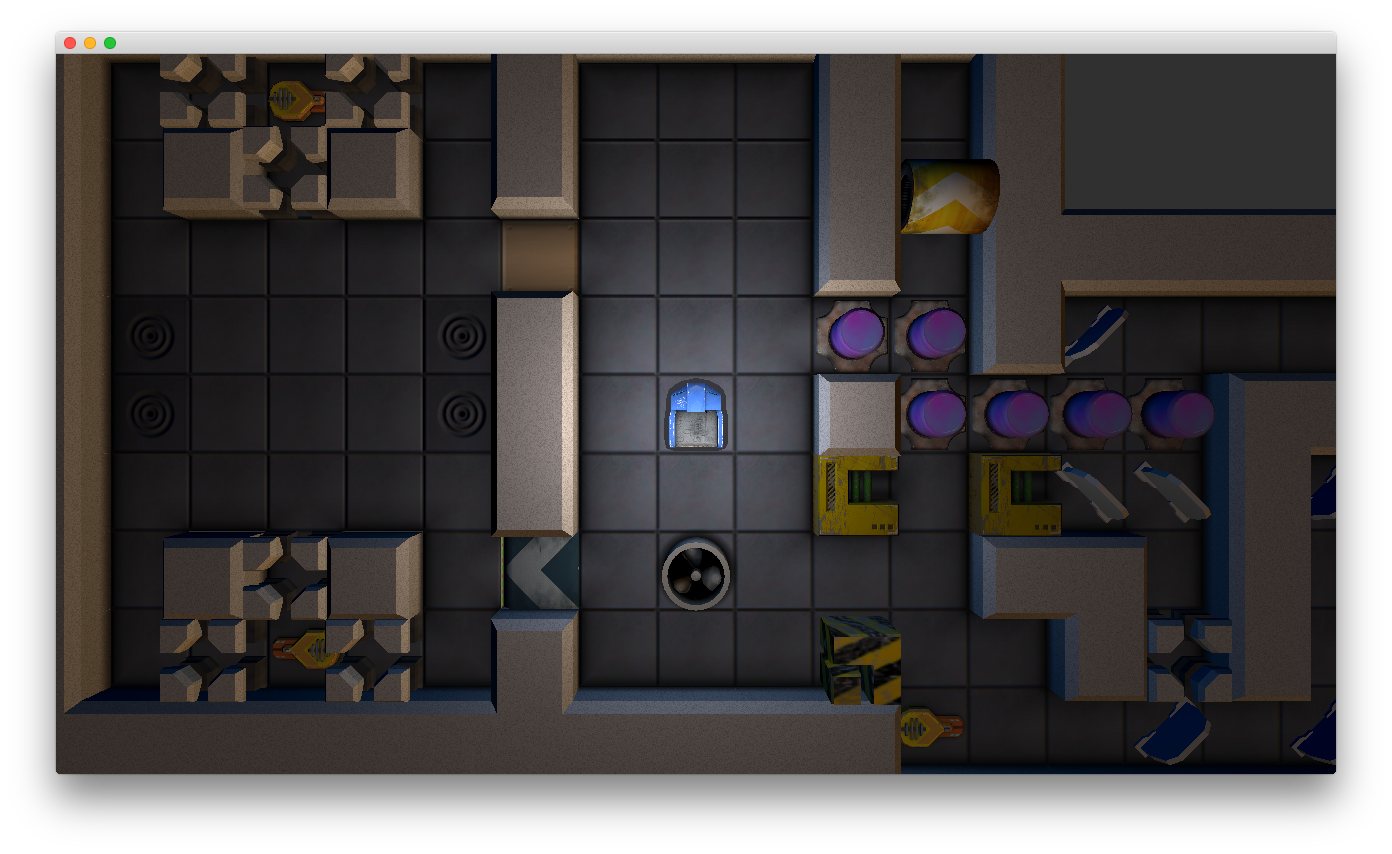Click the green maximize button in the title bar
Image resolution: width=1392 pixels, height=854 pixels.
[x=110, y=43]
